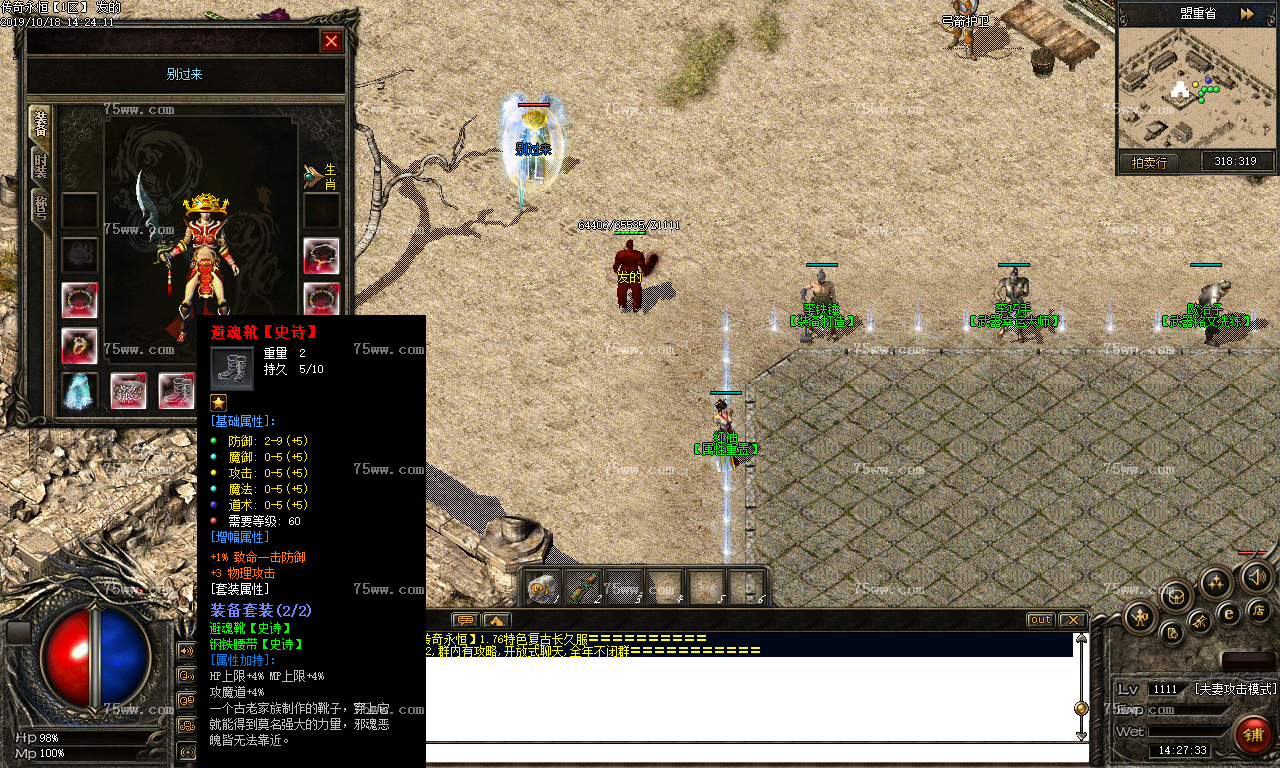This screenshot has height=768, width=1280.
Task: Toggle sound with the speaker icon
Action: coord(1256,577)
